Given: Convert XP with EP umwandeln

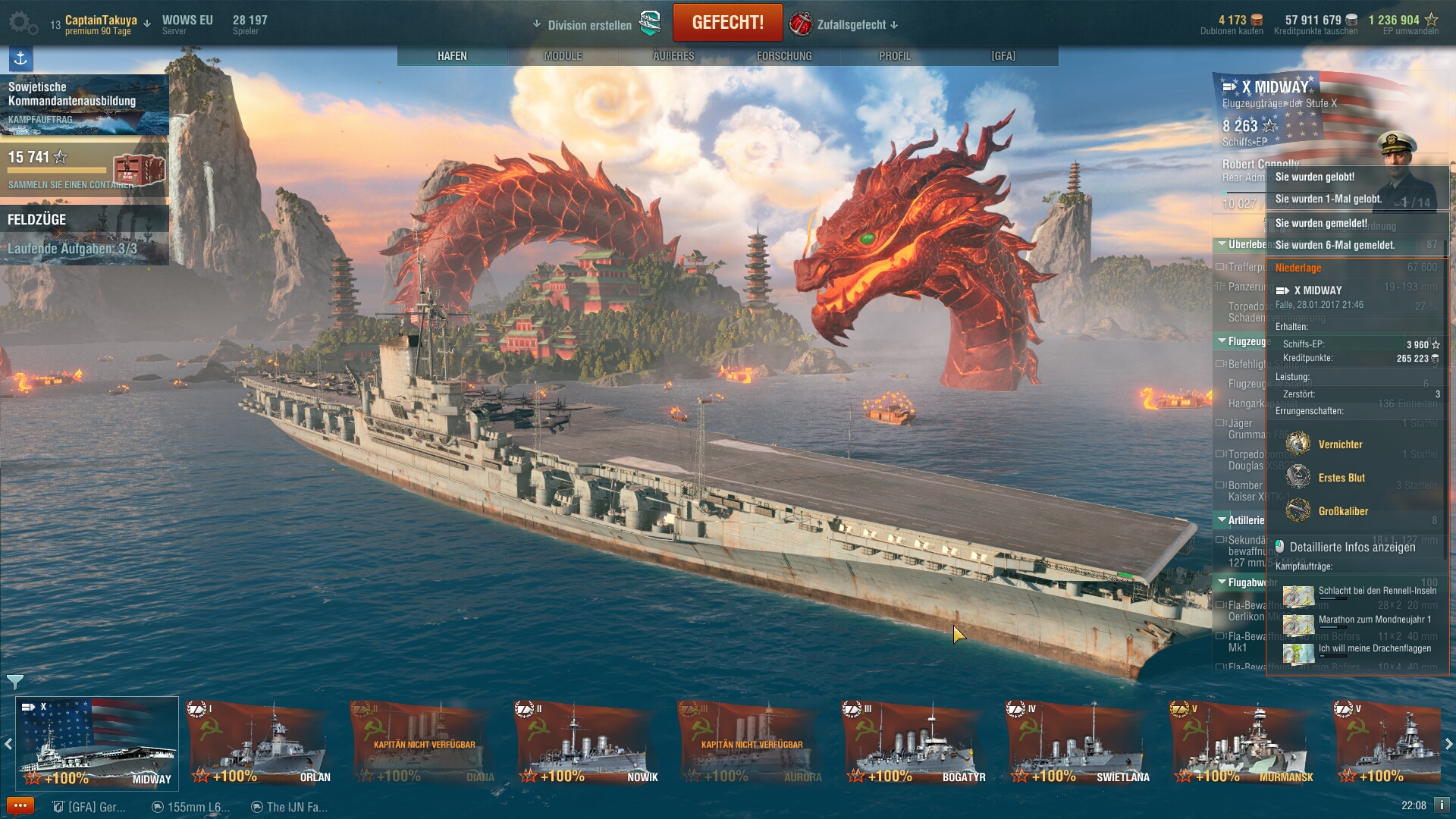Looking at the screenshot, I should (x=1410, y=31).
